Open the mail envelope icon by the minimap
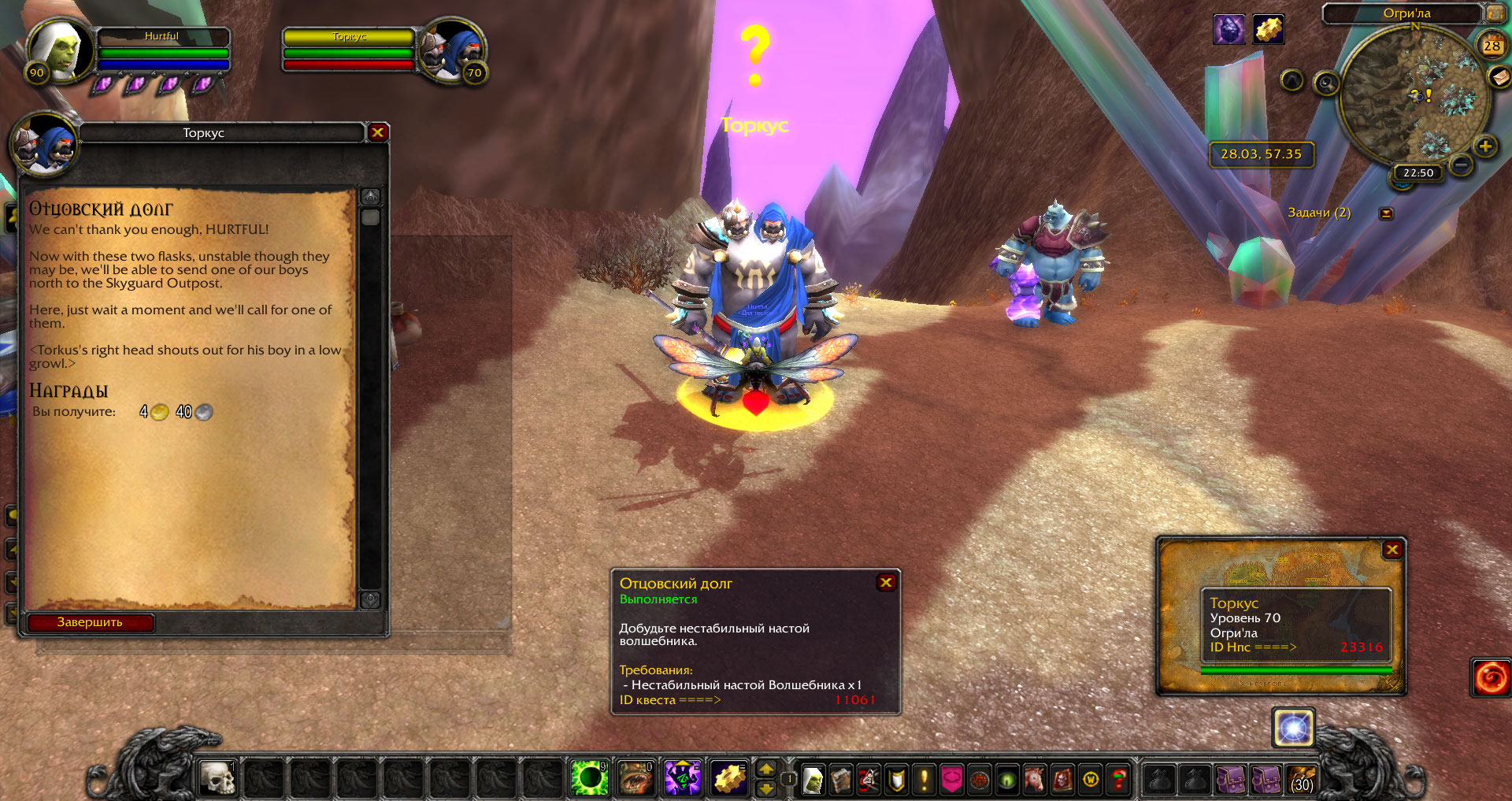Viewport: 1512px width, 801px height. [x=1499, y=76]
